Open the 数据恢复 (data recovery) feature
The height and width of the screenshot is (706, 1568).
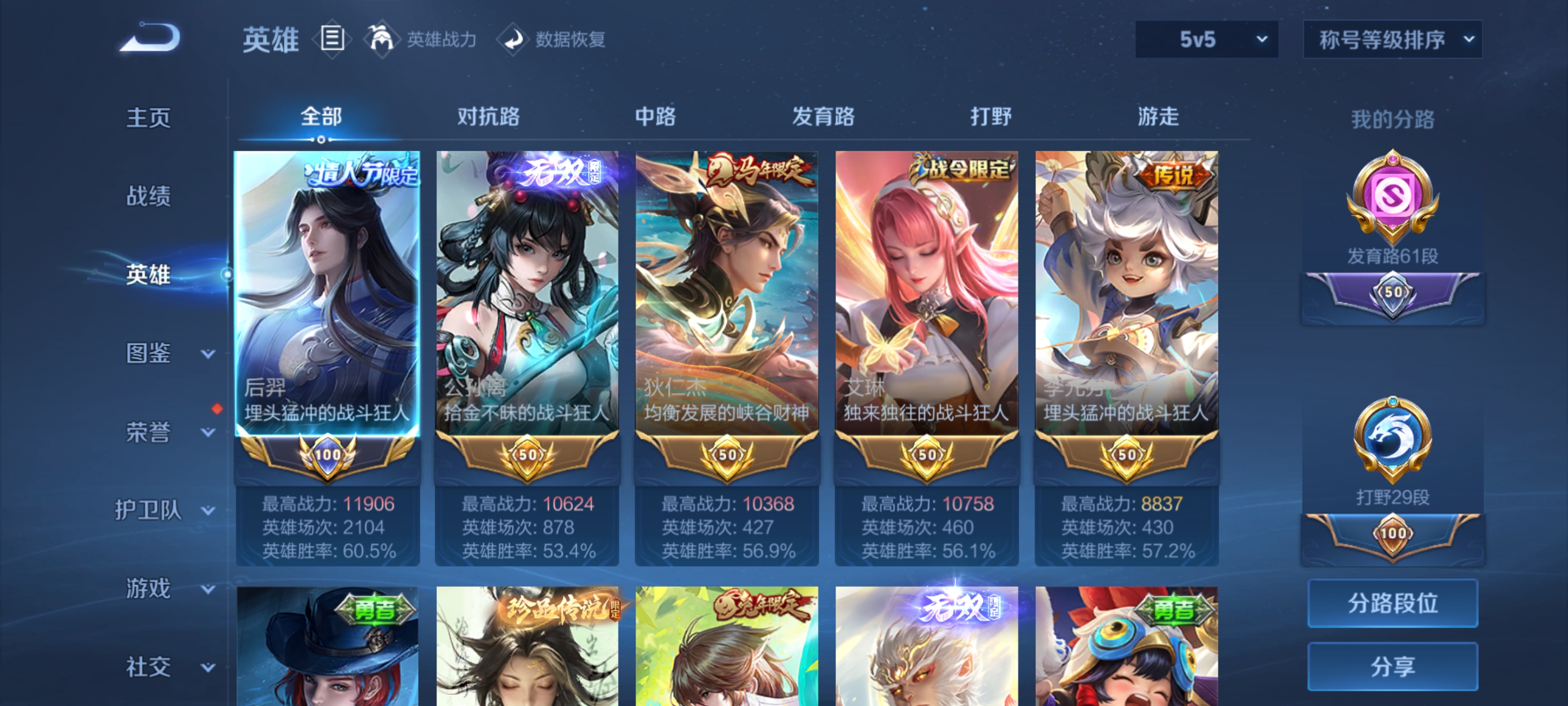(x=554, y=39)
